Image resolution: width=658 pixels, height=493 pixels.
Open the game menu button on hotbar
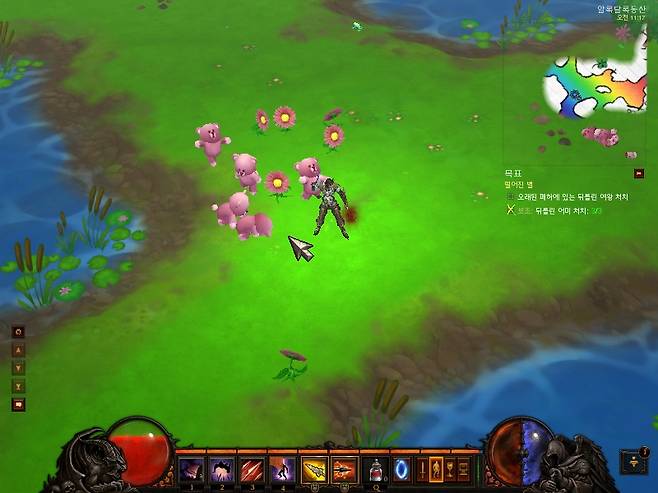[x=463, y=469]
